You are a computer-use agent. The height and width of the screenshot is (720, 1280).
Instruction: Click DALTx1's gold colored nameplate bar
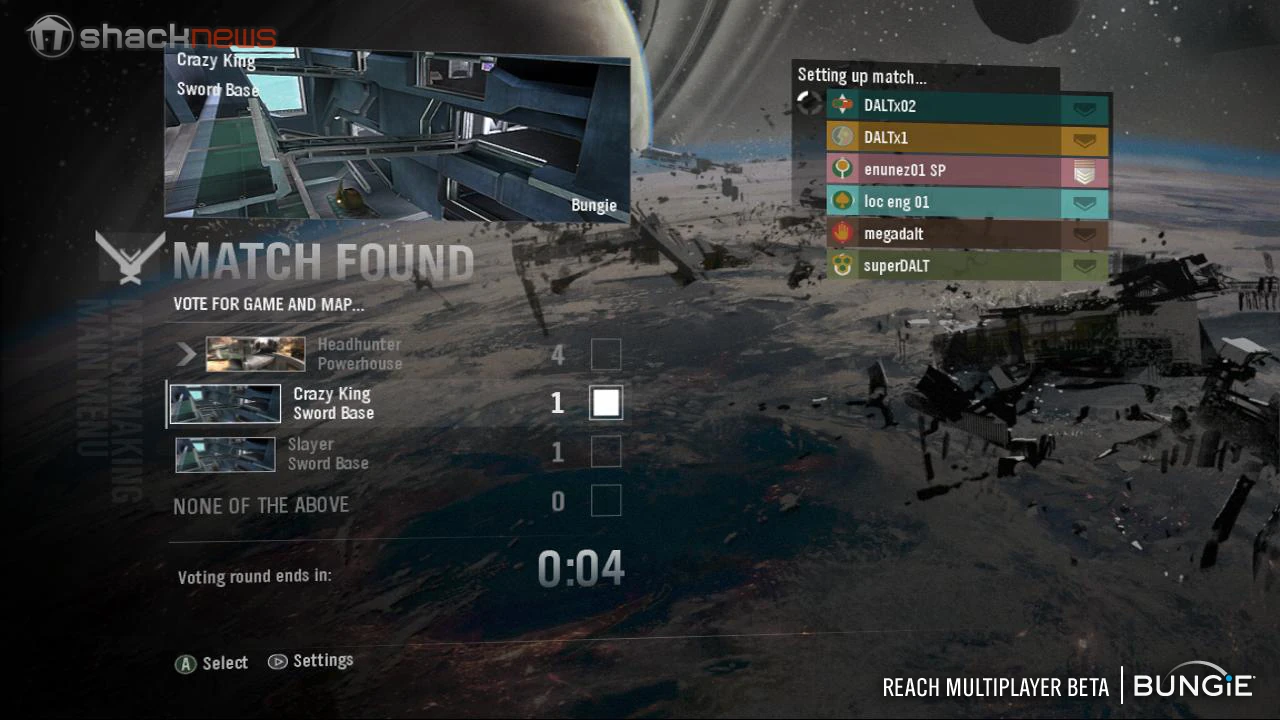click(960, 136)
